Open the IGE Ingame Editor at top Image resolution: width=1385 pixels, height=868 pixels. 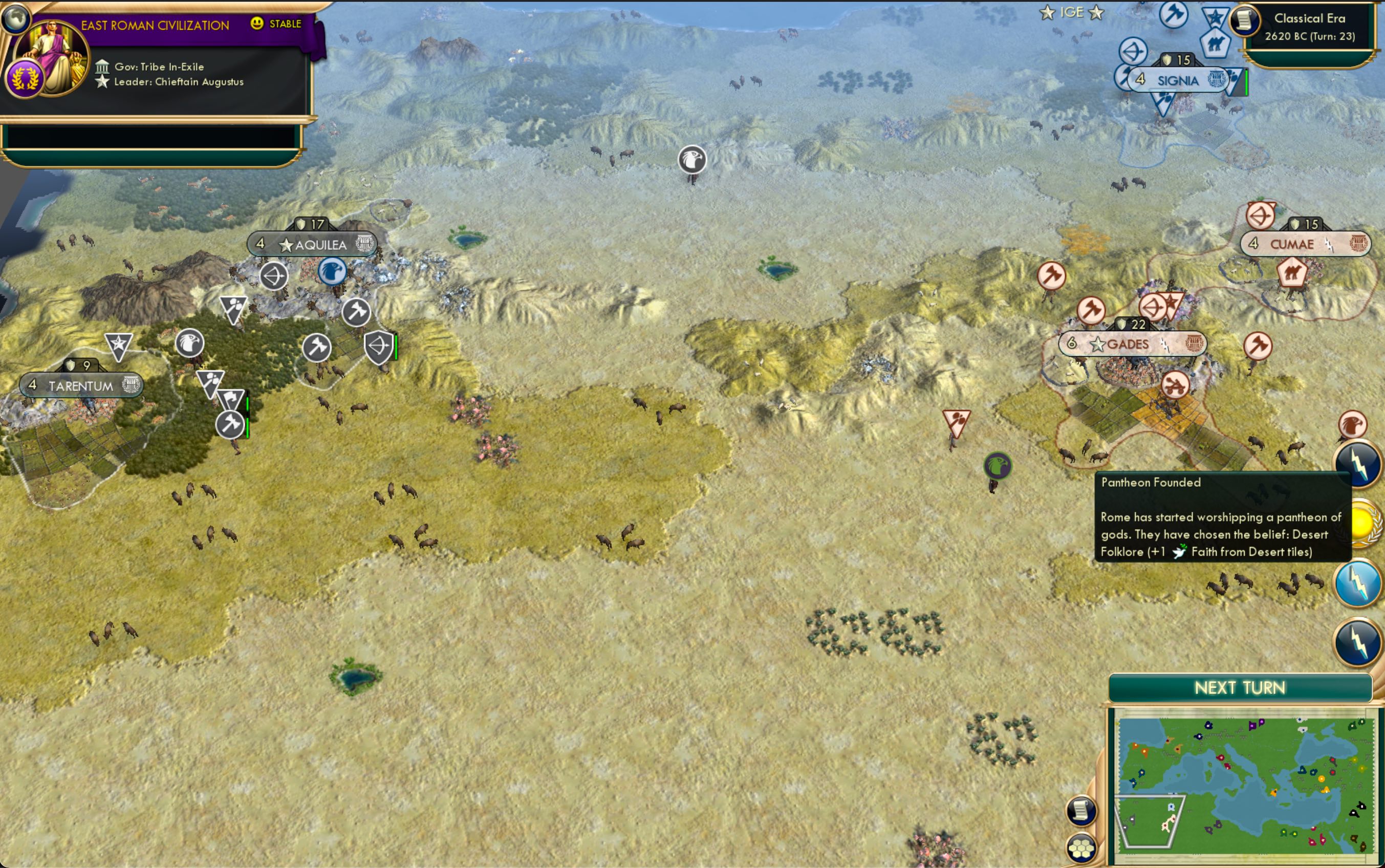1072,12
